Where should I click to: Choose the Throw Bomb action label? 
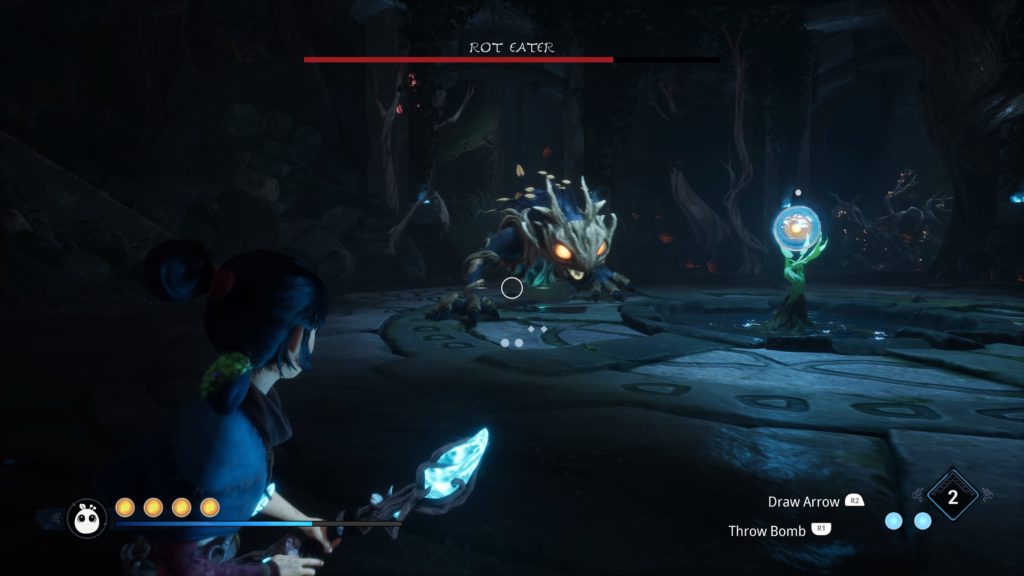pos(767,531)
